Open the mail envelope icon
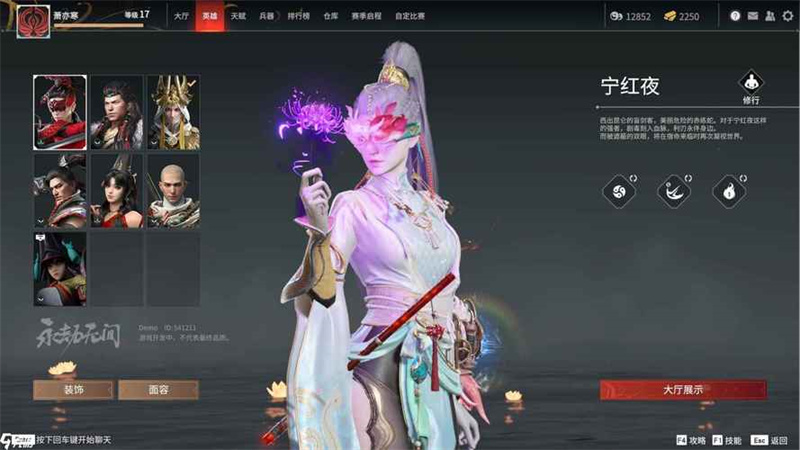Screen dimensions: 800x450 point(751,16)
